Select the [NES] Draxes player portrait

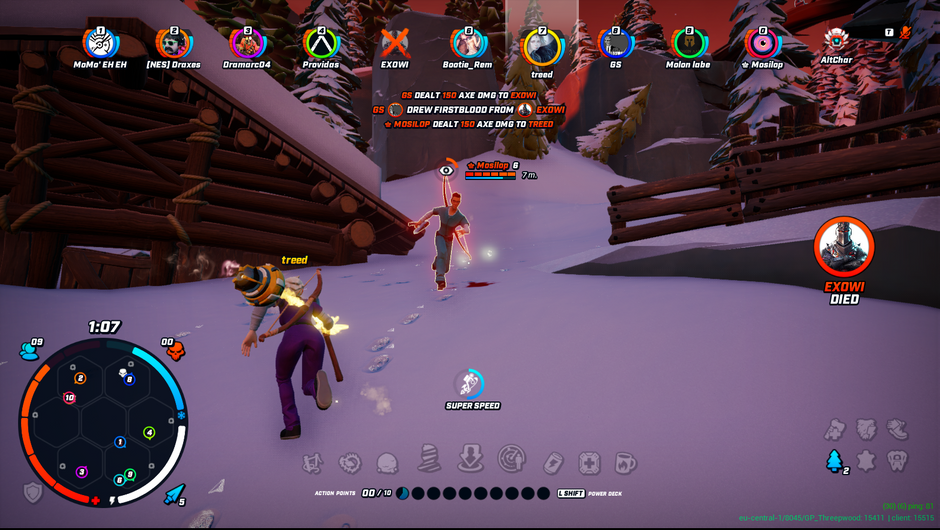coord(173,43)
